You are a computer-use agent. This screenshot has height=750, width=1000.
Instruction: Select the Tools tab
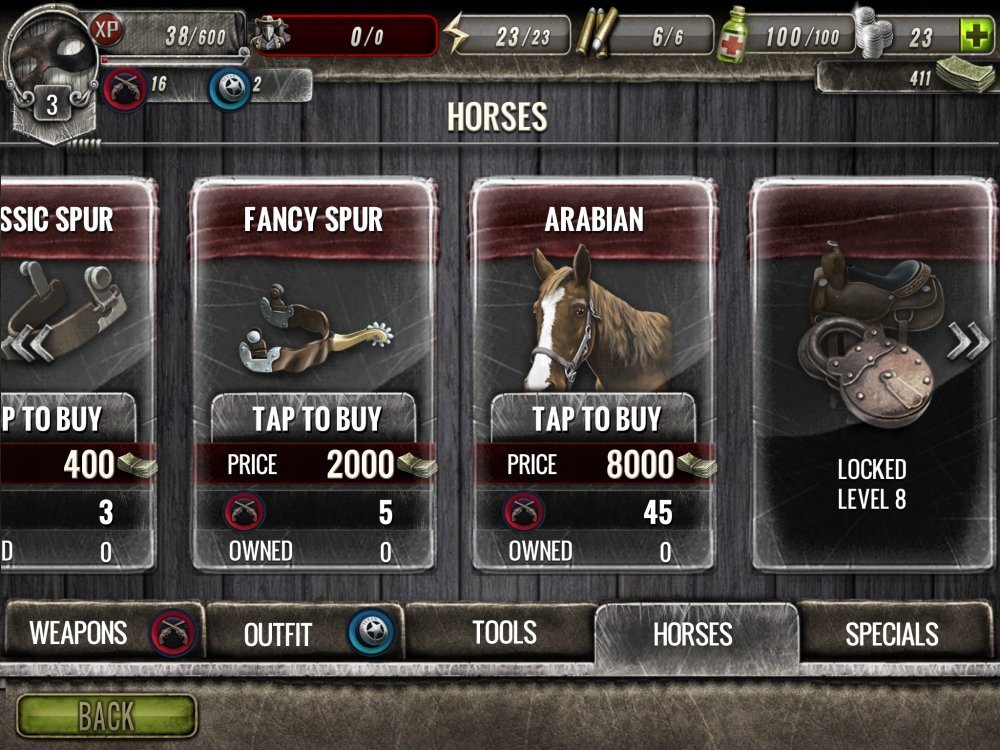click(x=503, y=632)
